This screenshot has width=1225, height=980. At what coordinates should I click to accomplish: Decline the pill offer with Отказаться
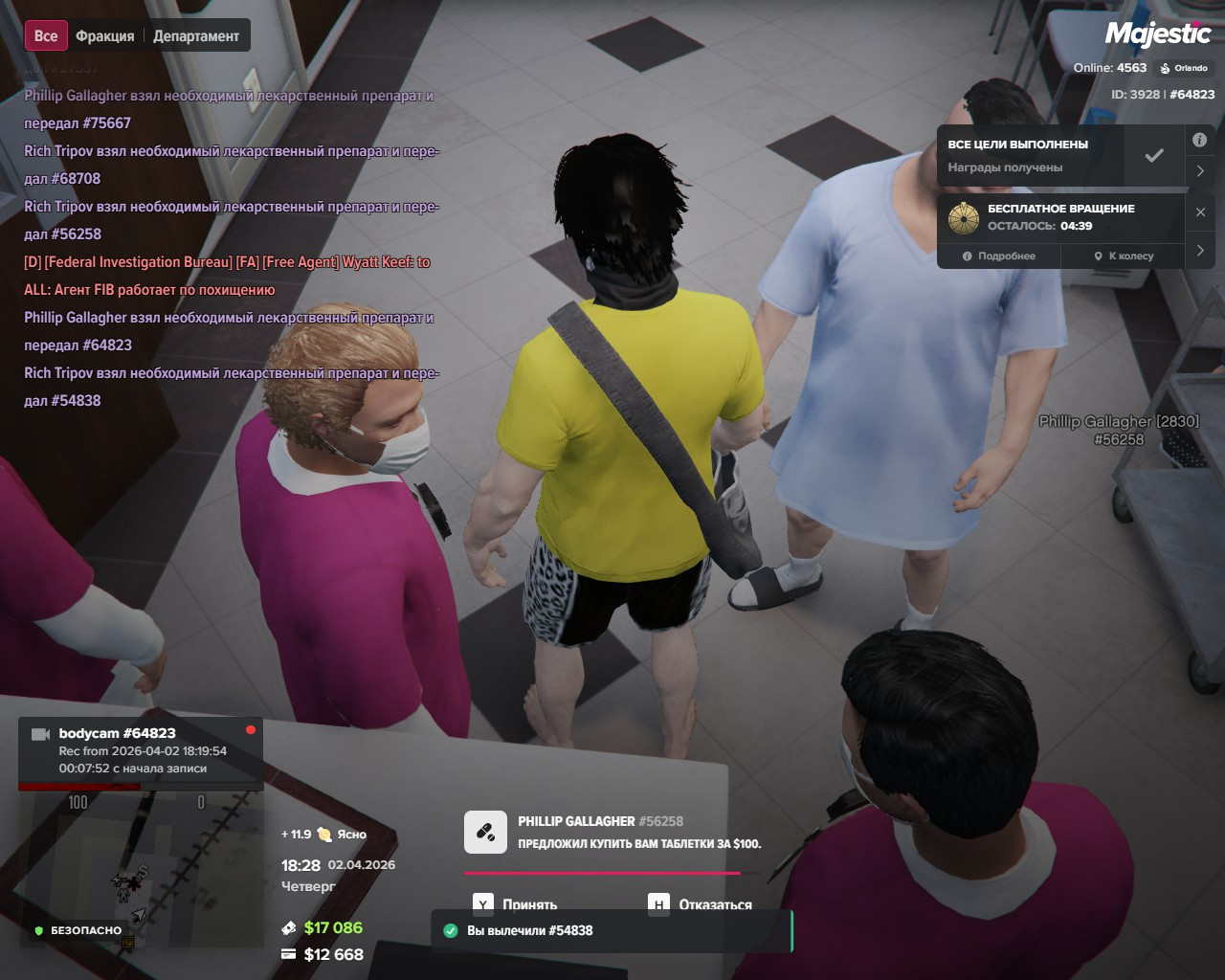coord(701,903)
